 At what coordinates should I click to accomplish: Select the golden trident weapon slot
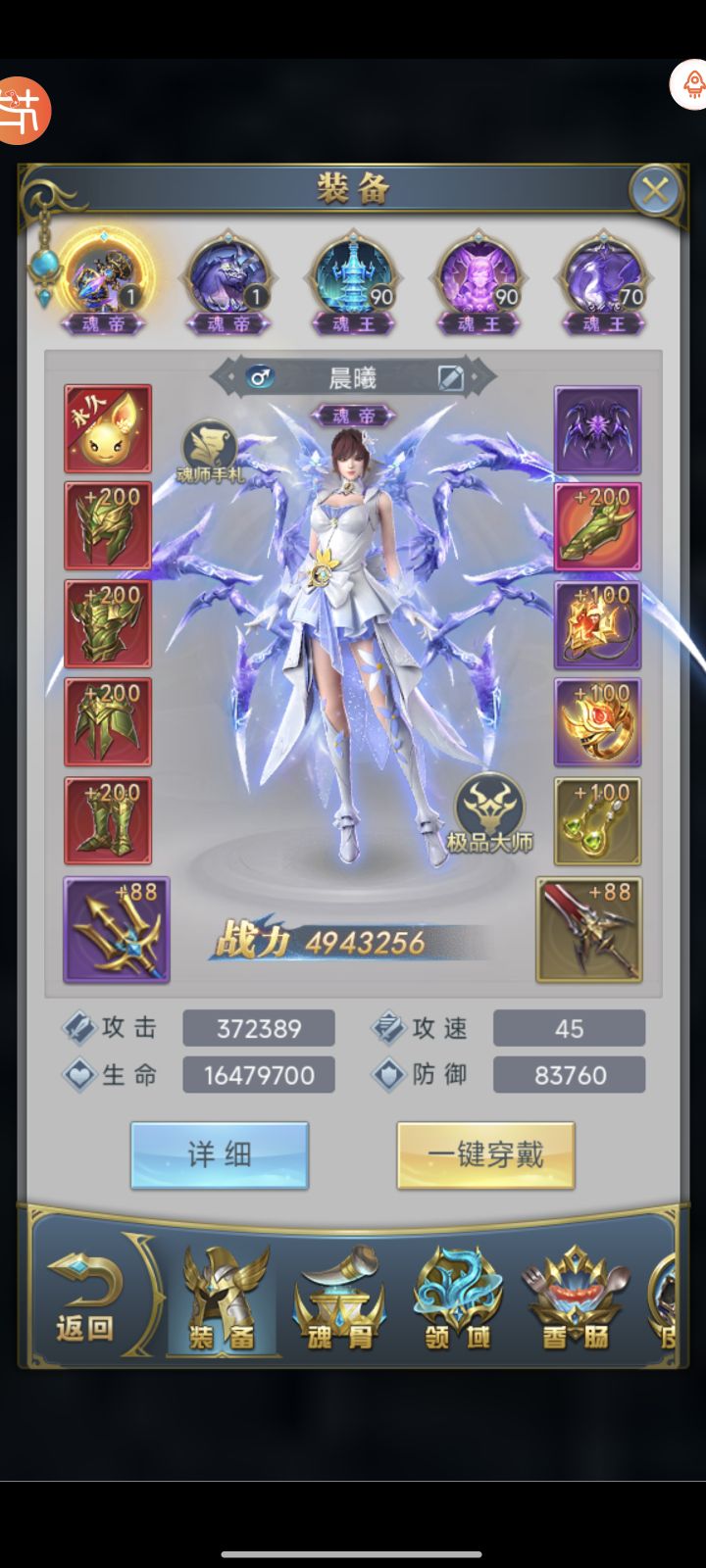coord(117,929)
